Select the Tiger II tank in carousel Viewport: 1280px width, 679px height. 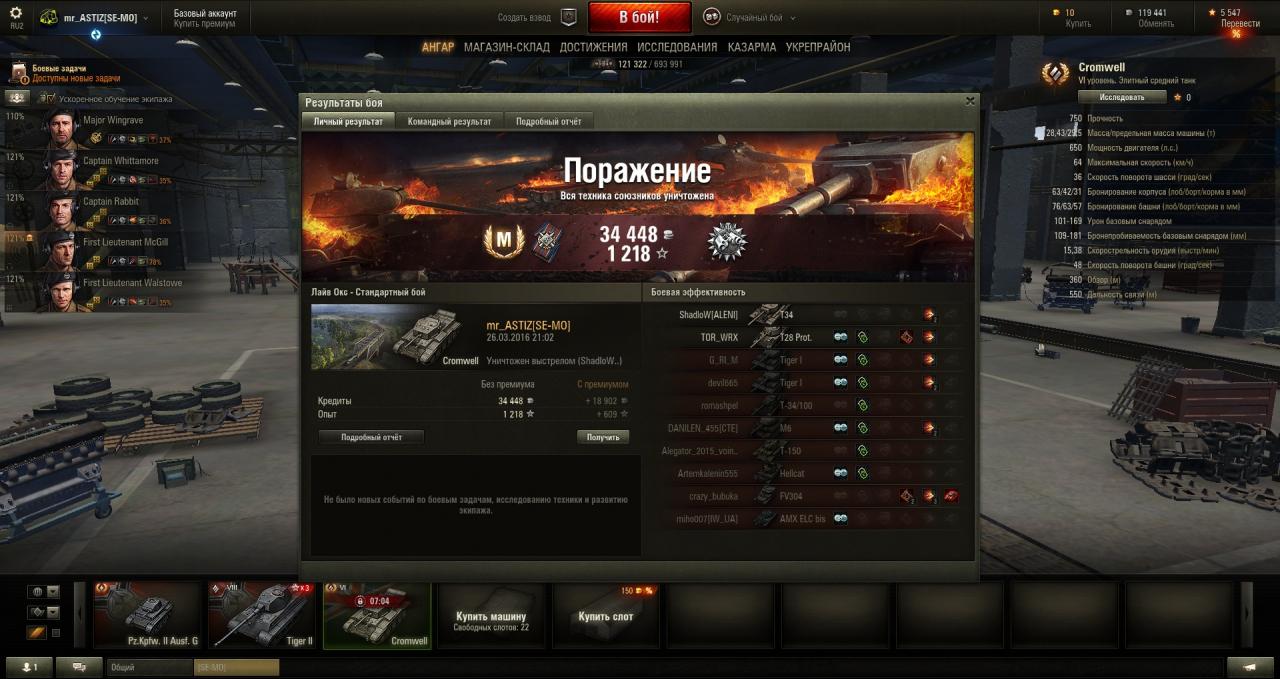pos(262,615)
